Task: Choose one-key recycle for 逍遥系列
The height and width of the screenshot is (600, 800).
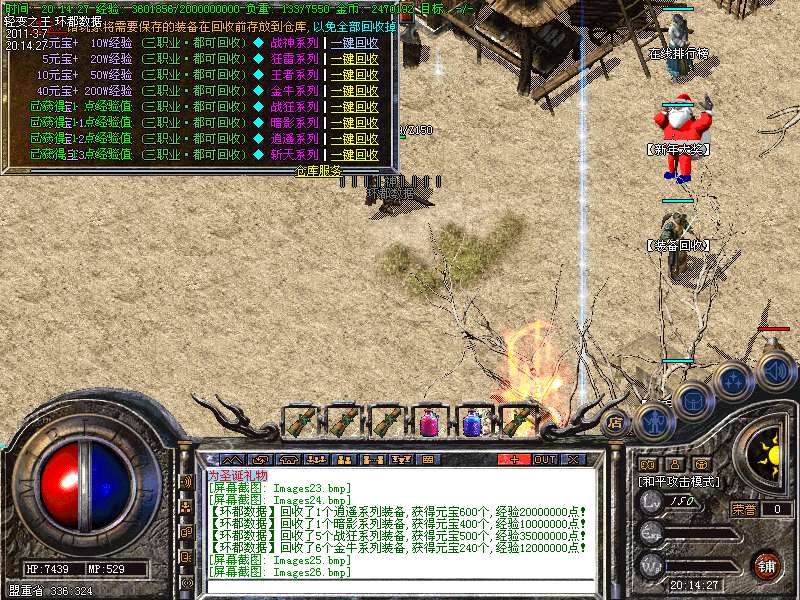Action: tap(354, 139)
